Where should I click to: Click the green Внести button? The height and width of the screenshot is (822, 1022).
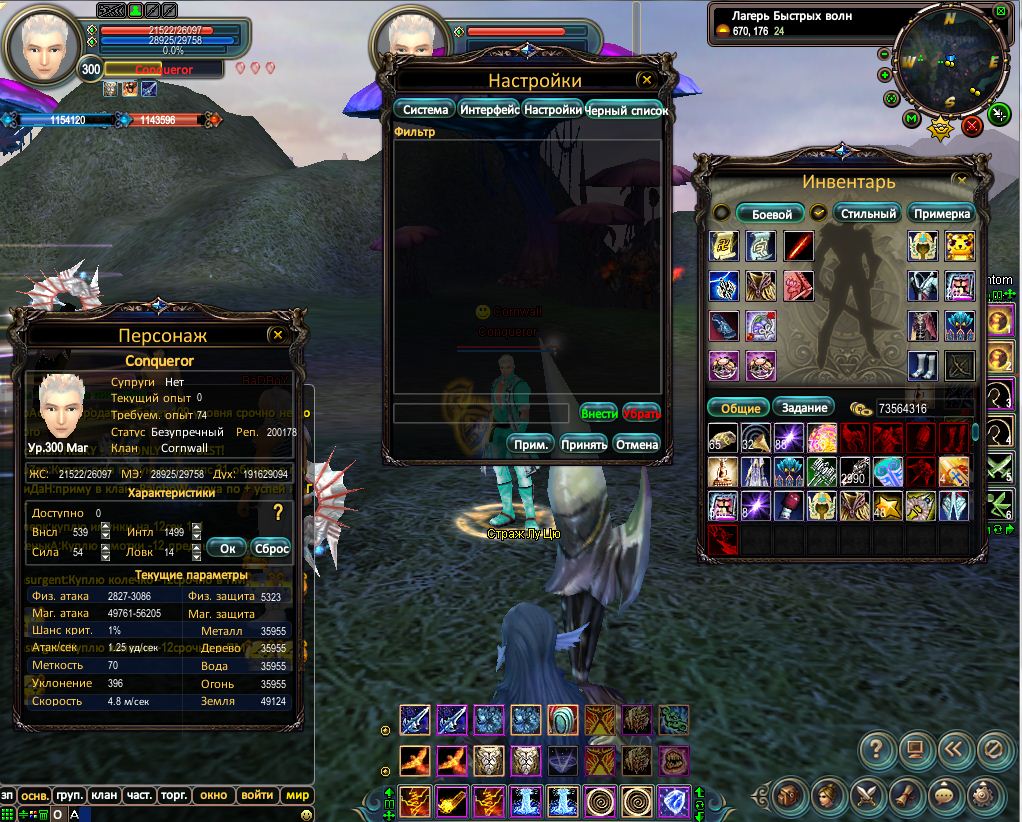pos(598,412)
